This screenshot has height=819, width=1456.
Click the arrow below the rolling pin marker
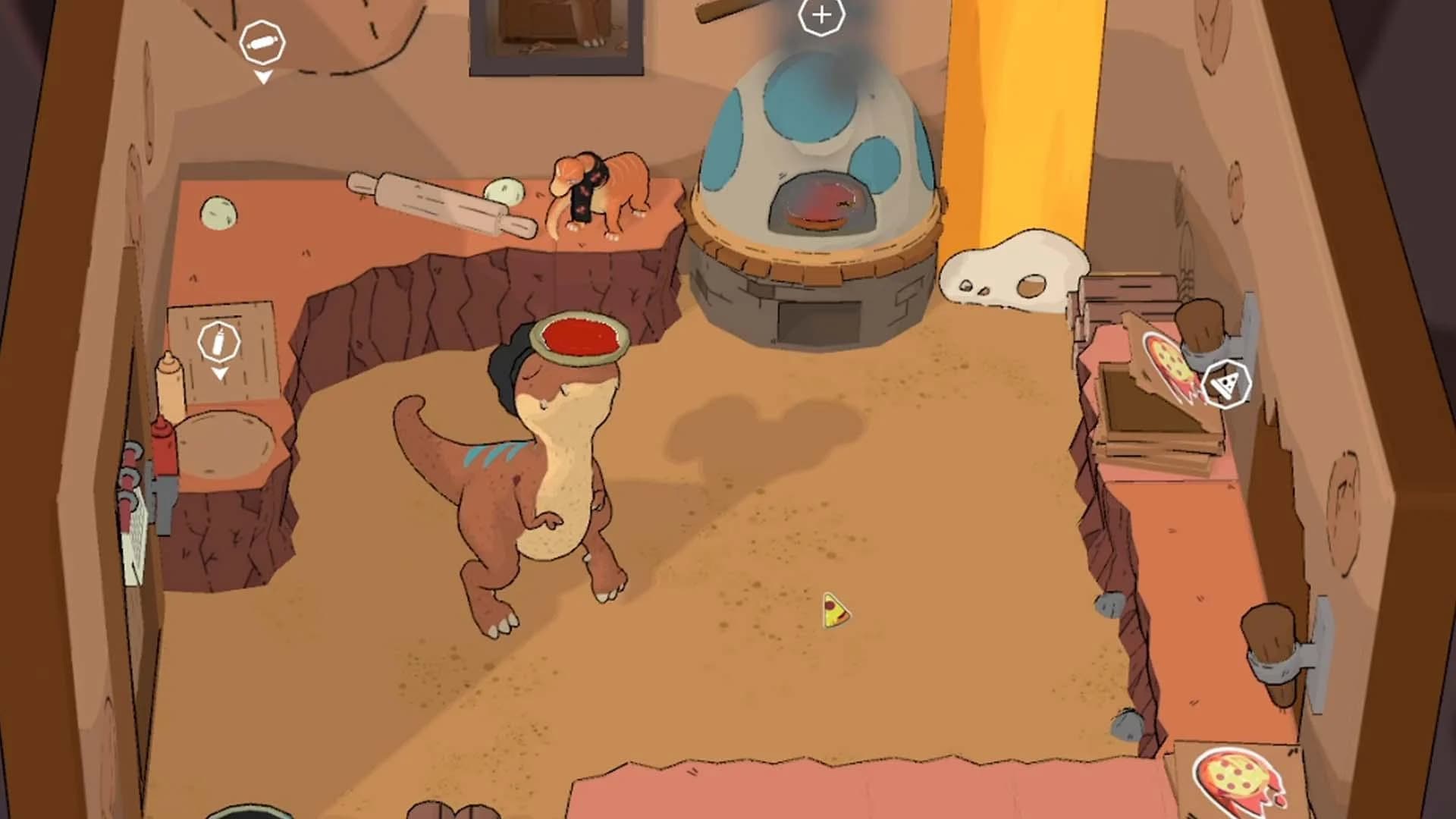click(263, 76)
